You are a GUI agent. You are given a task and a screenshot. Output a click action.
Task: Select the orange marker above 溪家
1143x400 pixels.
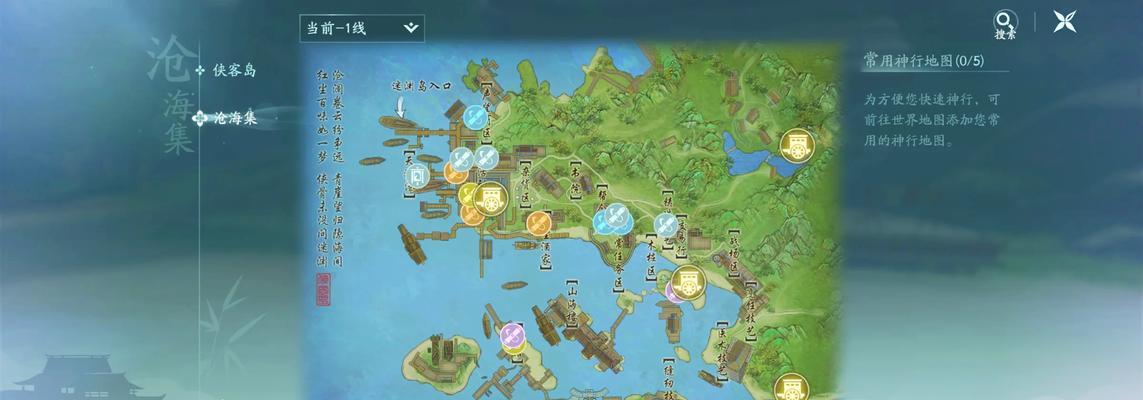pos(538,223)
